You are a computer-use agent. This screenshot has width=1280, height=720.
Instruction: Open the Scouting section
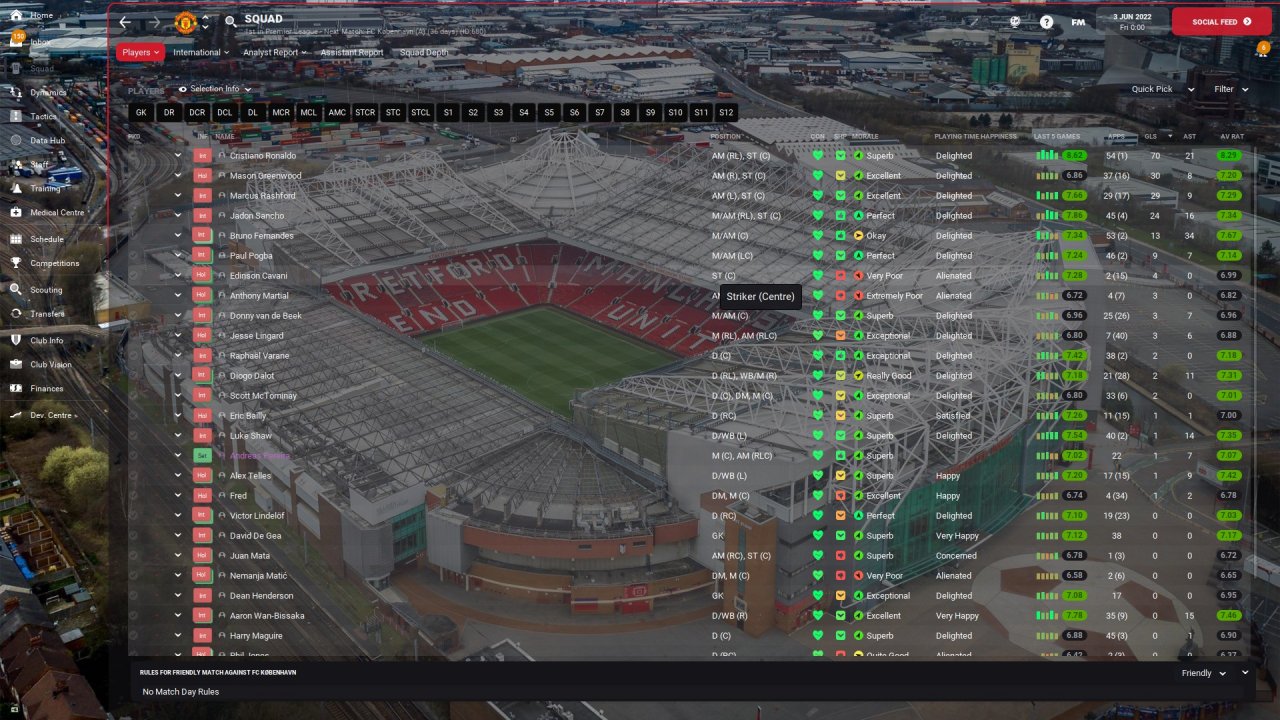[x=46, y=290]
